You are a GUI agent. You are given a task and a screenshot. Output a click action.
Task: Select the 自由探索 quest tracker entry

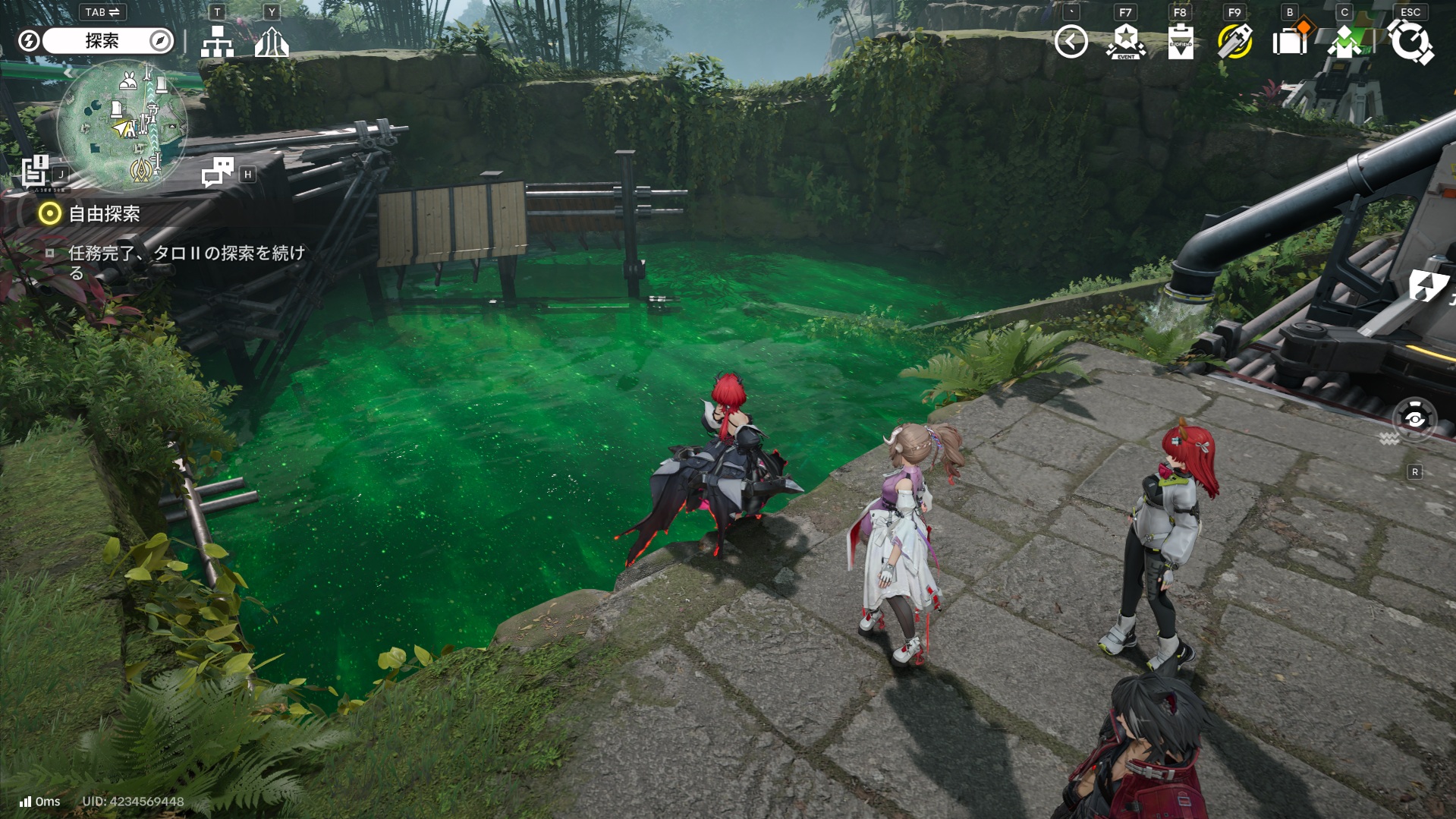point(104,214)
